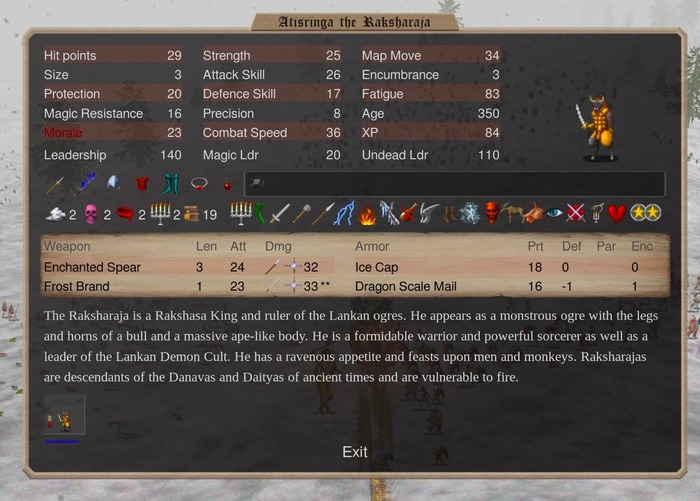Click the Morale stat row
Image resolution: width=700 pixels, height=501 pixels.
coord(112,133)
